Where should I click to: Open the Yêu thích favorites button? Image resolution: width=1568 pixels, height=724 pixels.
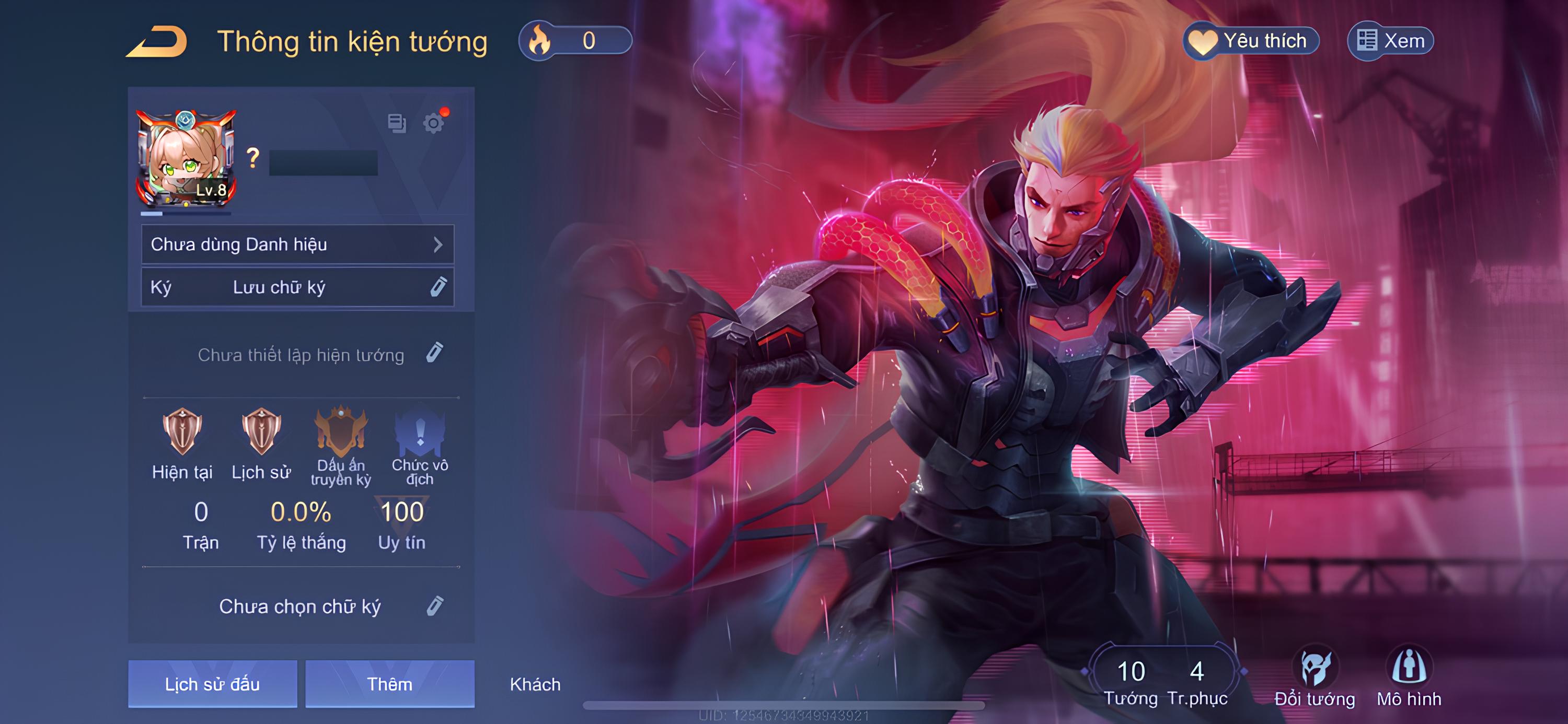(1251, 41)
